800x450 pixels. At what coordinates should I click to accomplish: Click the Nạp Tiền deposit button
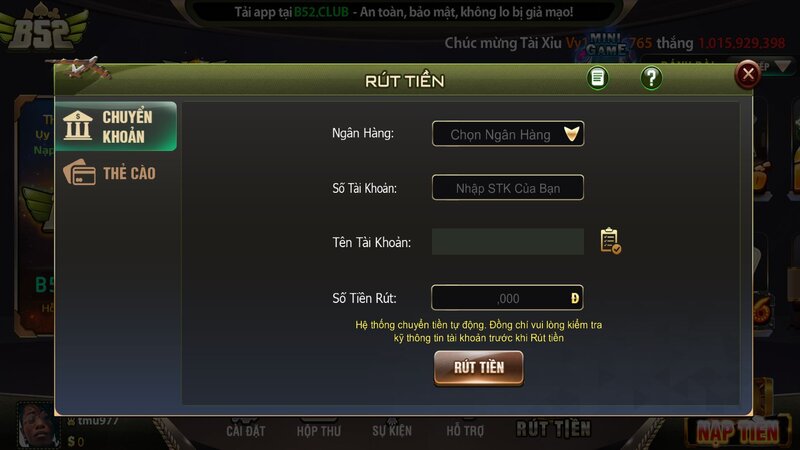tap(737, 431)
